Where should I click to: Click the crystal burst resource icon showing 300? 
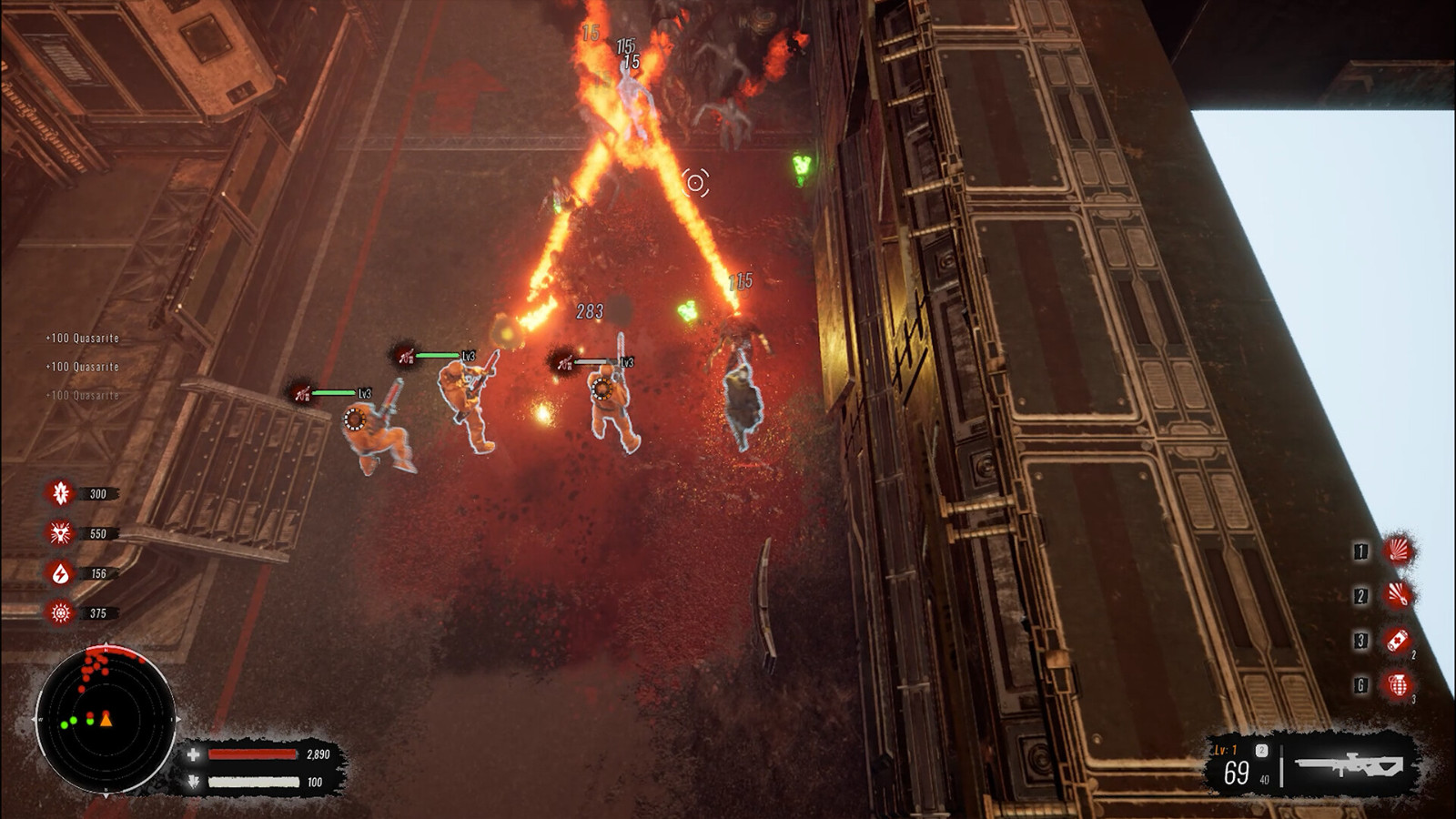click(60, 493)
